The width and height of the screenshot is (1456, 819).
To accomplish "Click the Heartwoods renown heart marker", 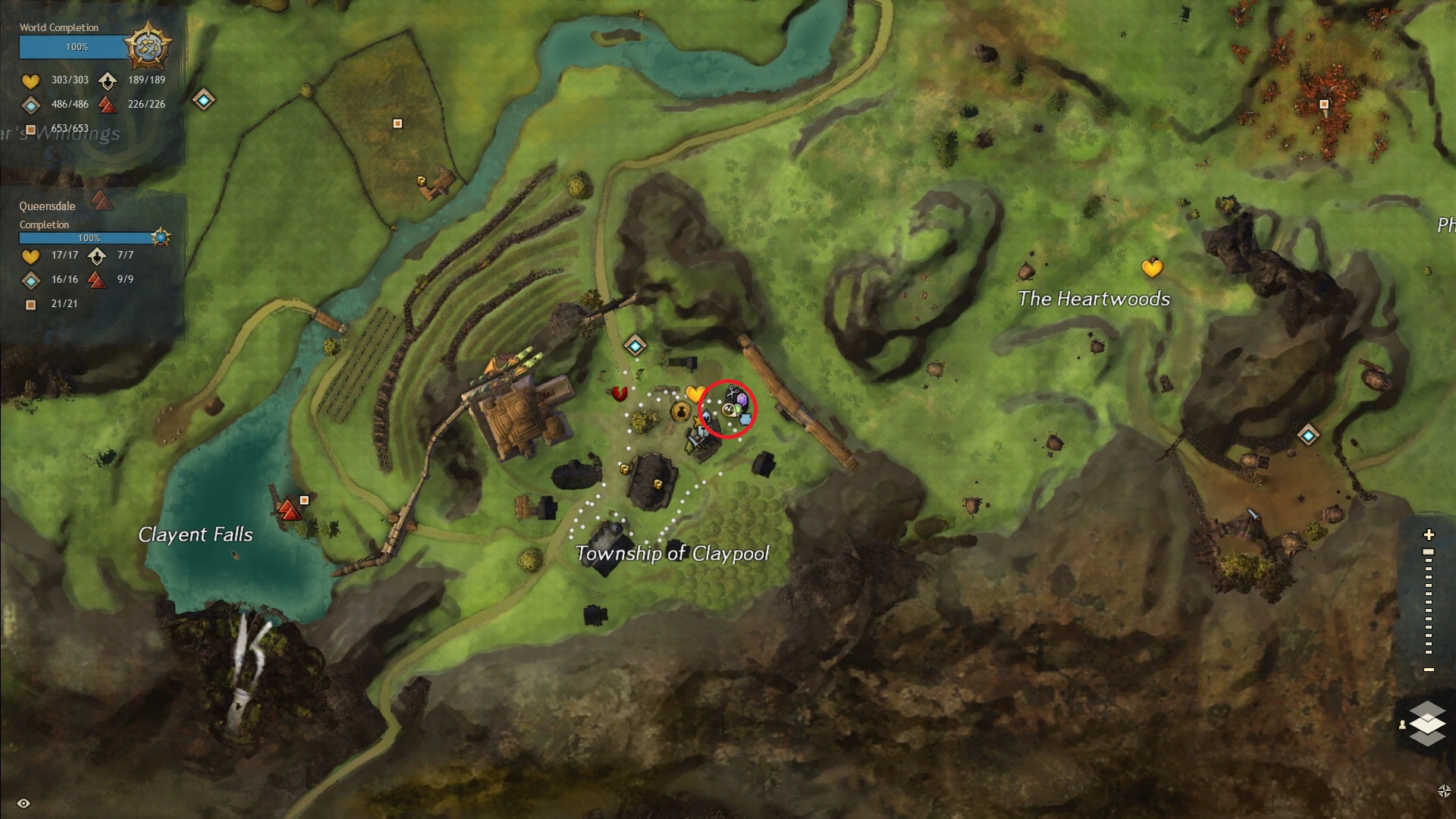I will pyautogui.click(x=1152, y=268).
